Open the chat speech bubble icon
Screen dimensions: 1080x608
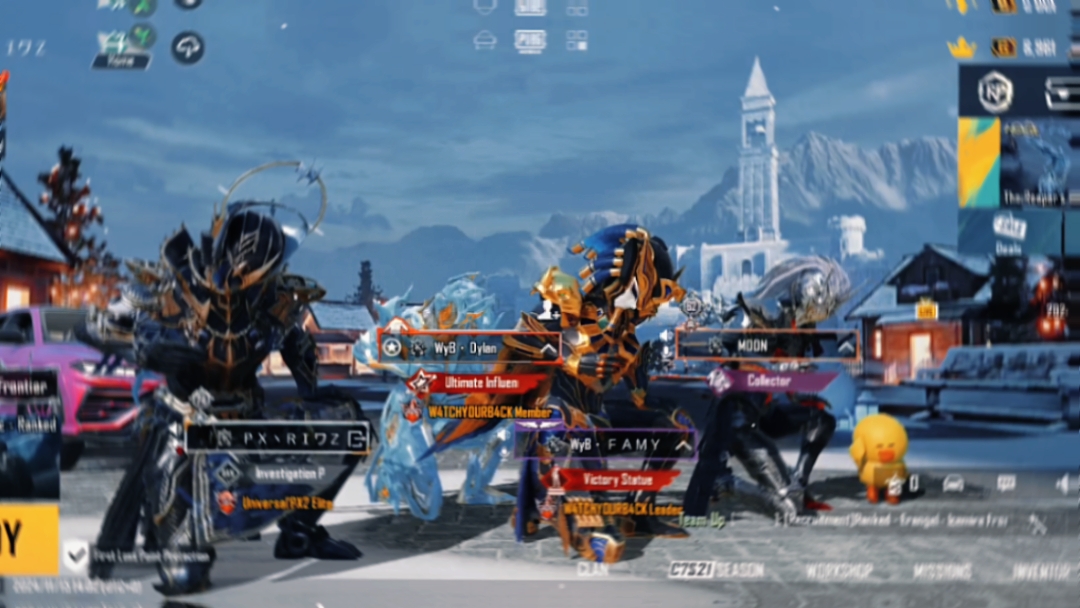click(x=1006, y=484)
